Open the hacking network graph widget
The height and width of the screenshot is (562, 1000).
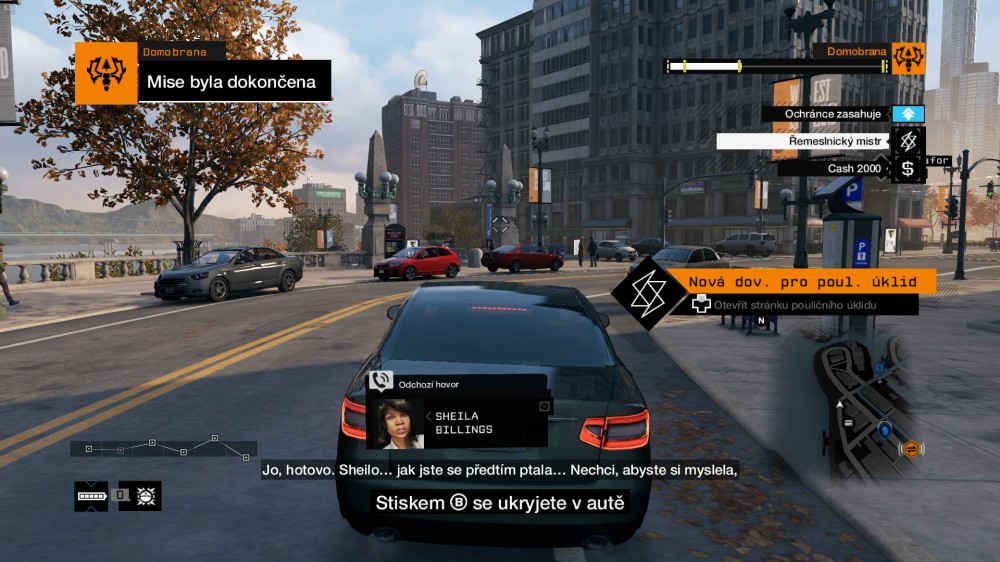coord(164,447)
